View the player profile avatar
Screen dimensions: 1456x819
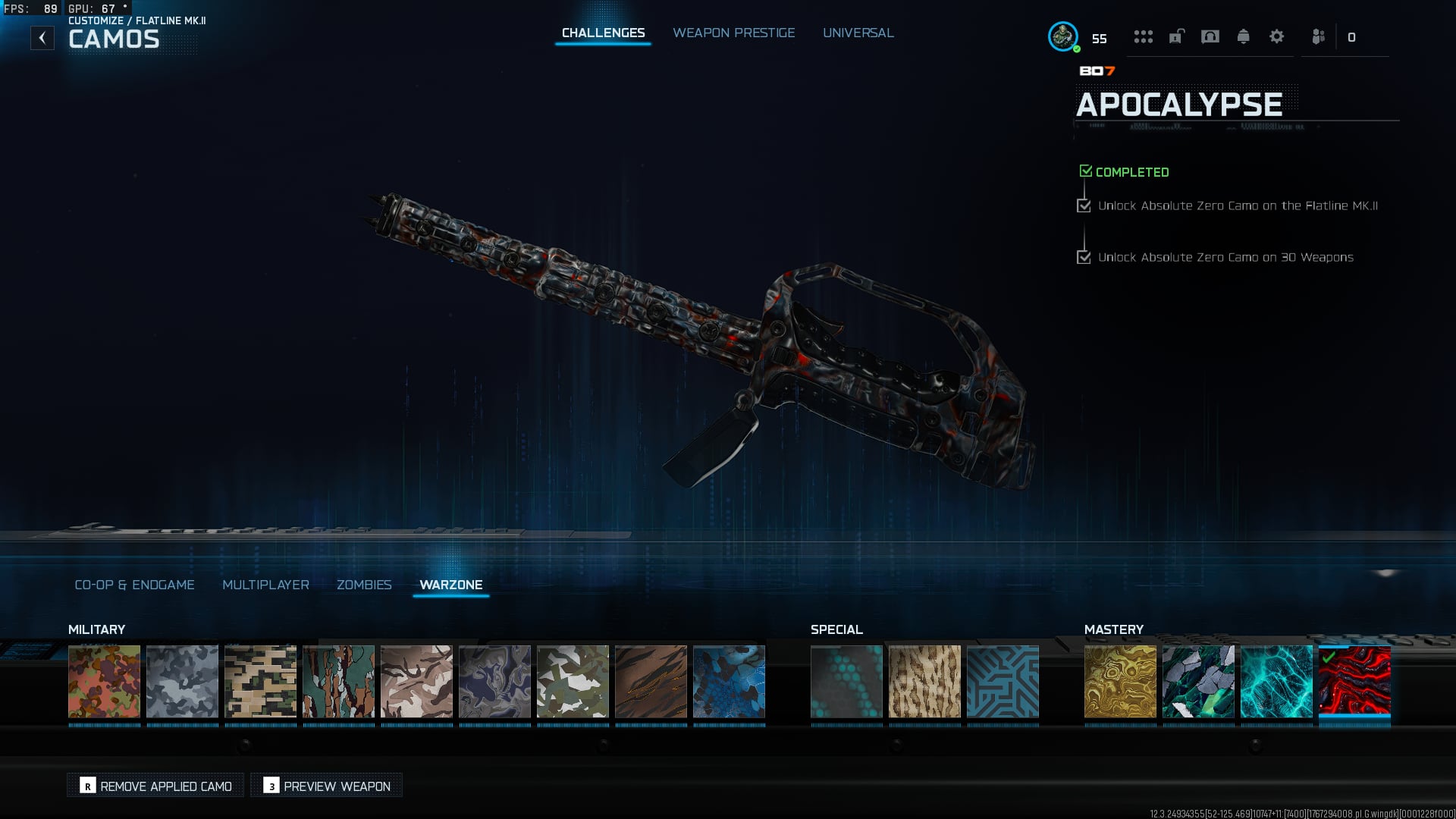[x=1062, y=36]
